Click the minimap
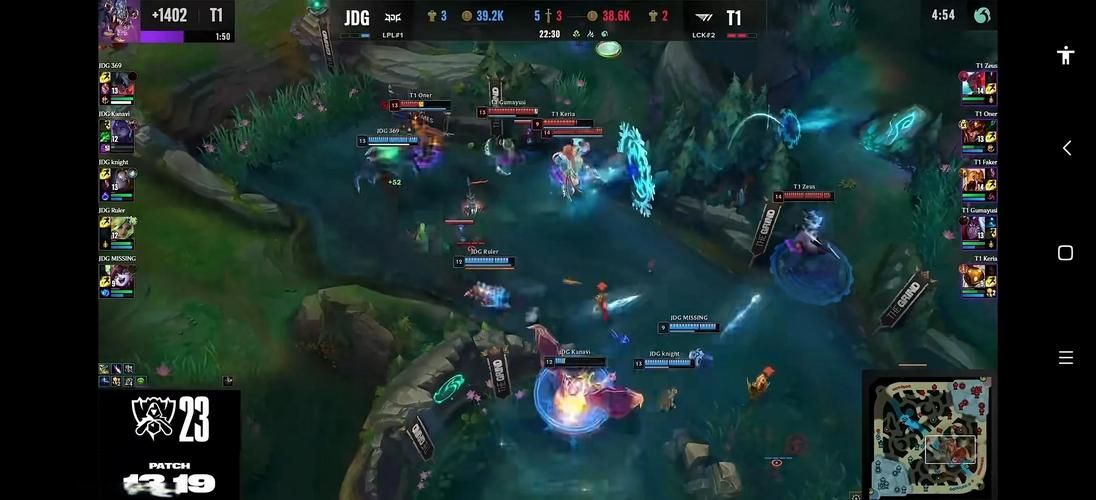The height and width of the screenshot is (500, 1096). [x=928, y=435]
